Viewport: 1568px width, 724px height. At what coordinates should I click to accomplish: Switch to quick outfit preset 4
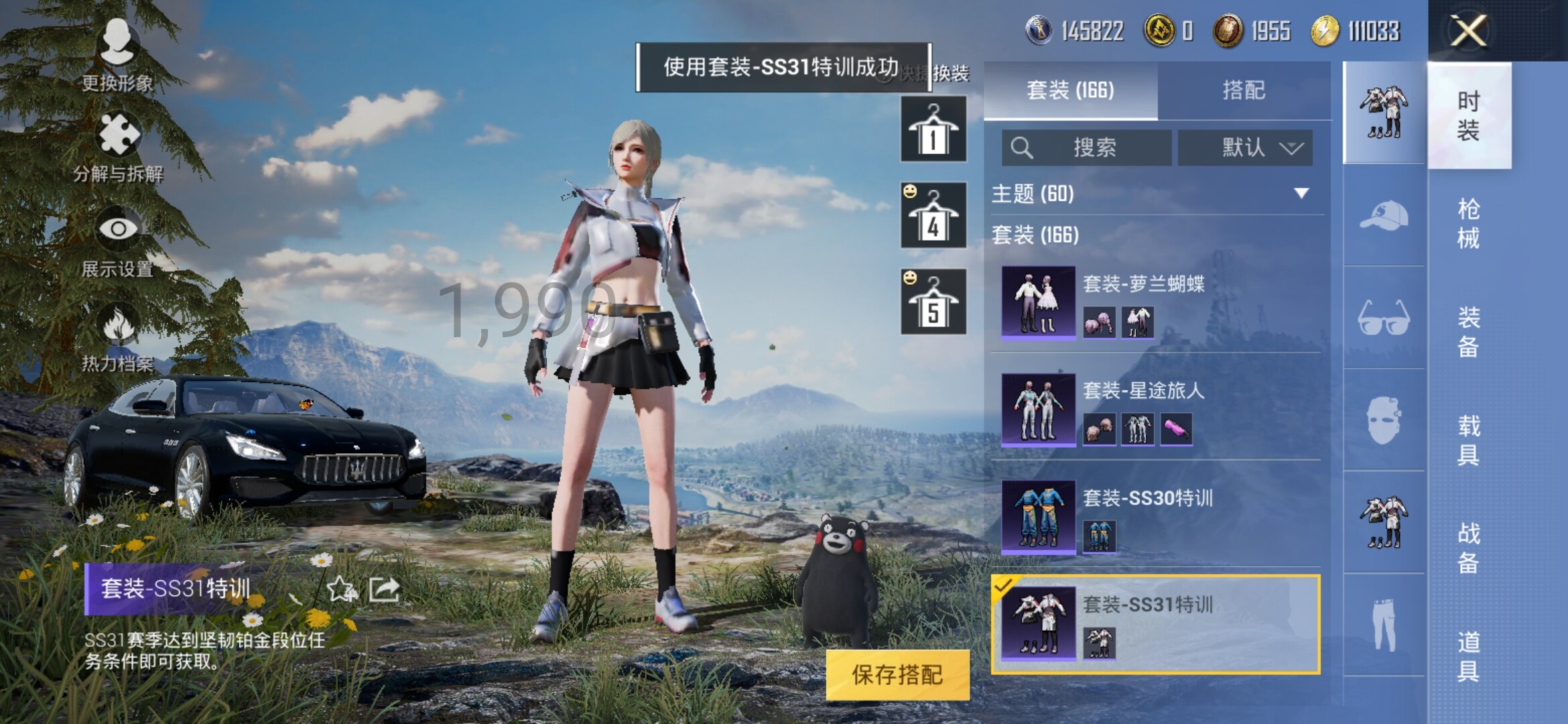click(933, 215)
